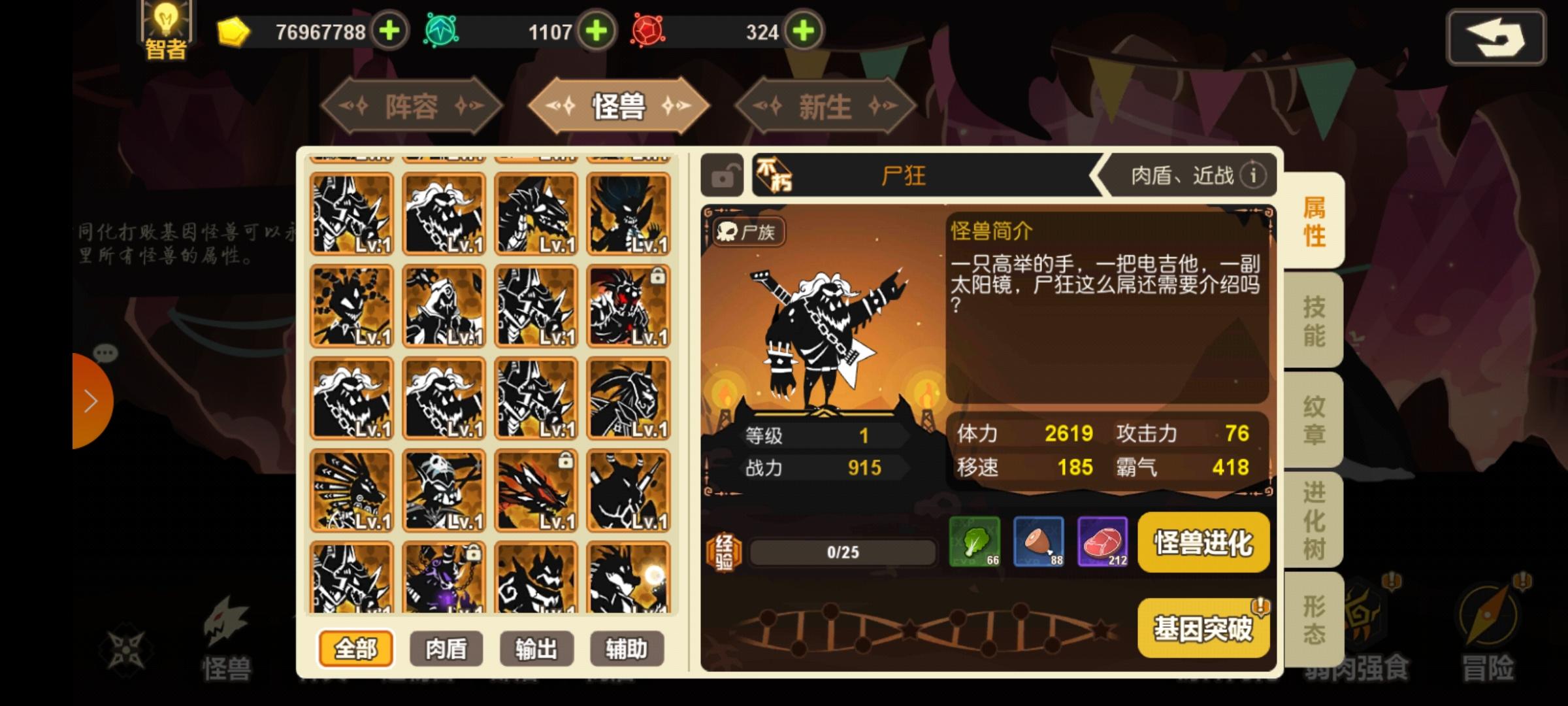Click the lock icon beside the monster portrait
1568x706 pixels.
[x=723, y=175]
